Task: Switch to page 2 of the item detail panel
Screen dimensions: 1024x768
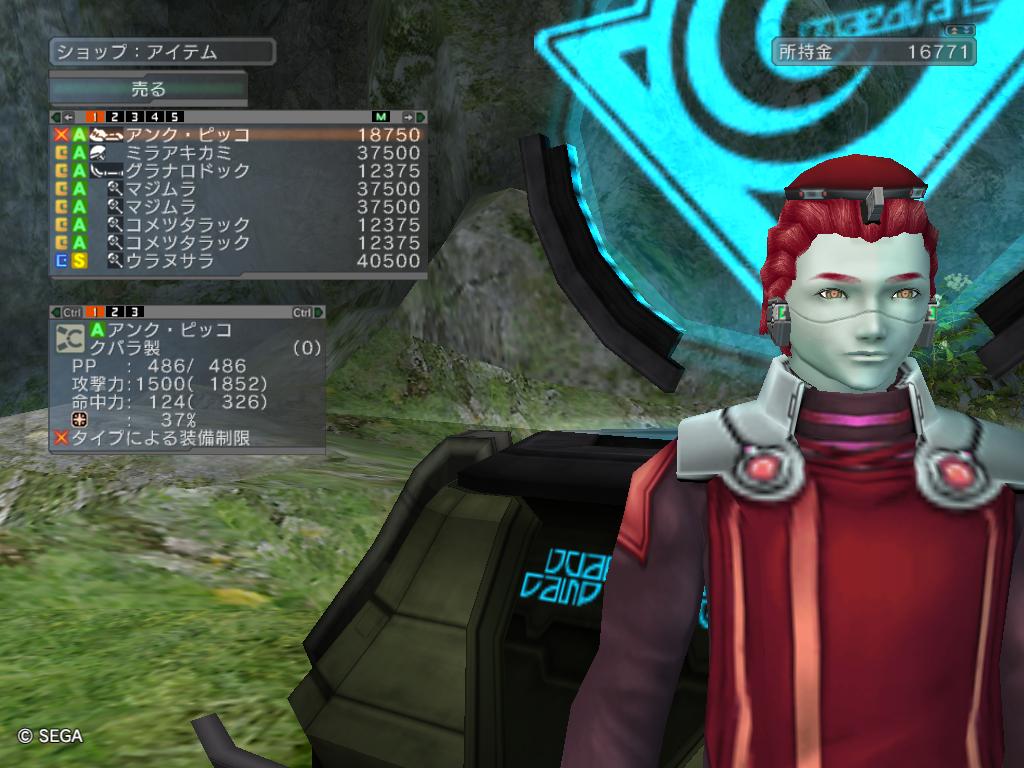Action: (115, 312)
